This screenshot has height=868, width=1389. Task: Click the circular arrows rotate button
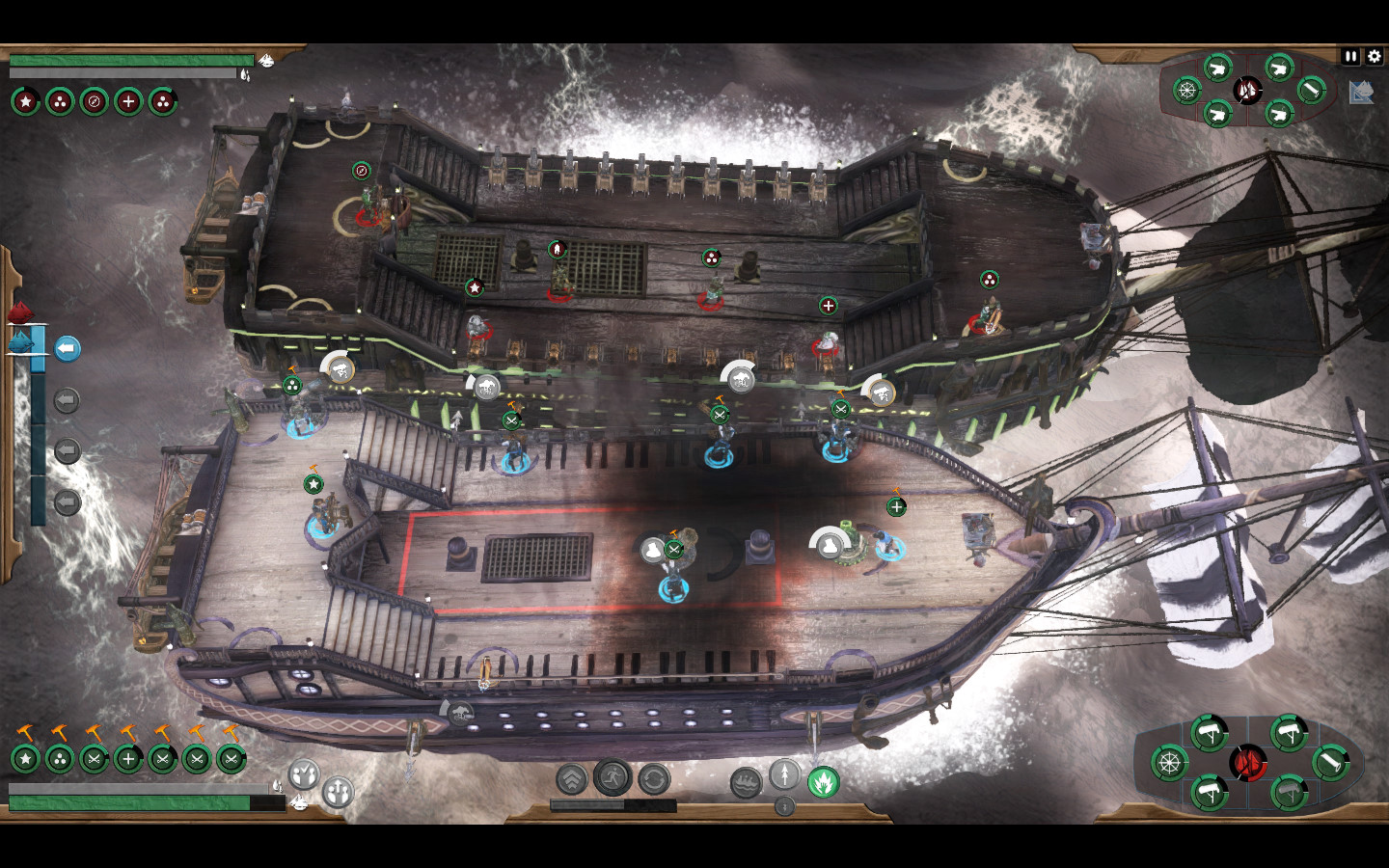pos(654,778)
